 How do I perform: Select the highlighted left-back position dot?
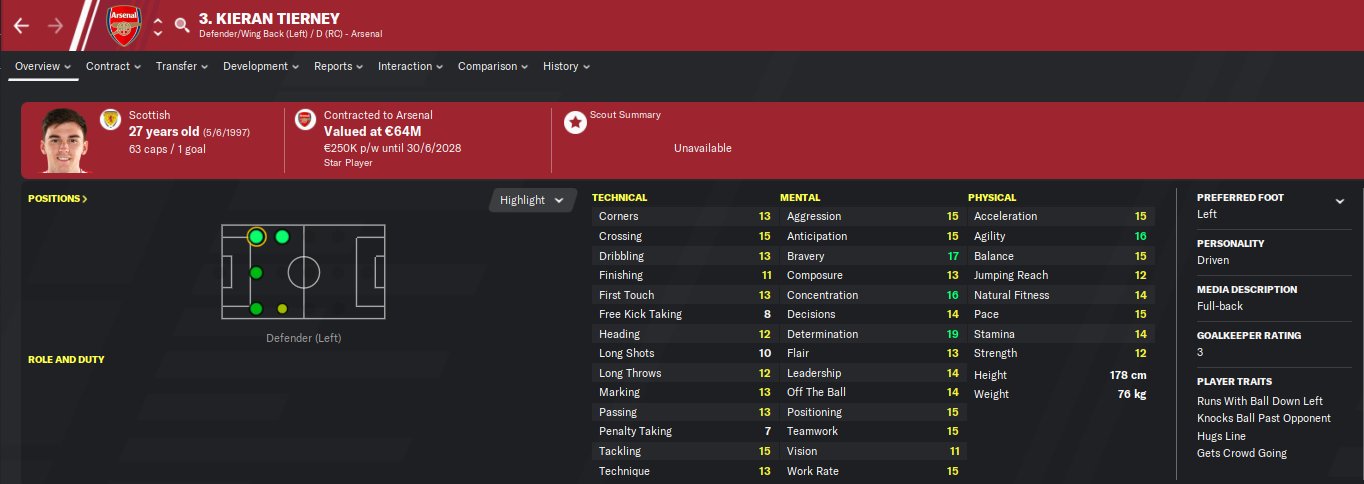click(x=256, y=237)
